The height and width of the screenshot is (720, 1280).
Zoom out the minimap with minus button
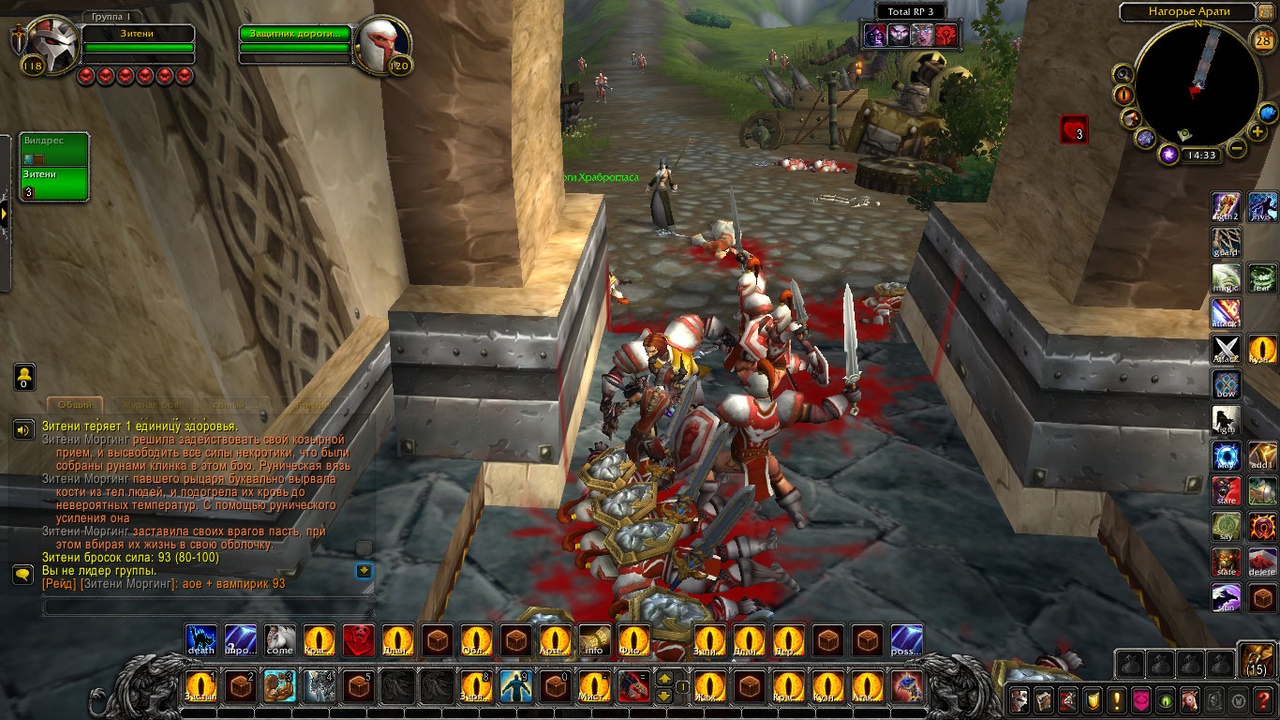(x=1237, y=150)
